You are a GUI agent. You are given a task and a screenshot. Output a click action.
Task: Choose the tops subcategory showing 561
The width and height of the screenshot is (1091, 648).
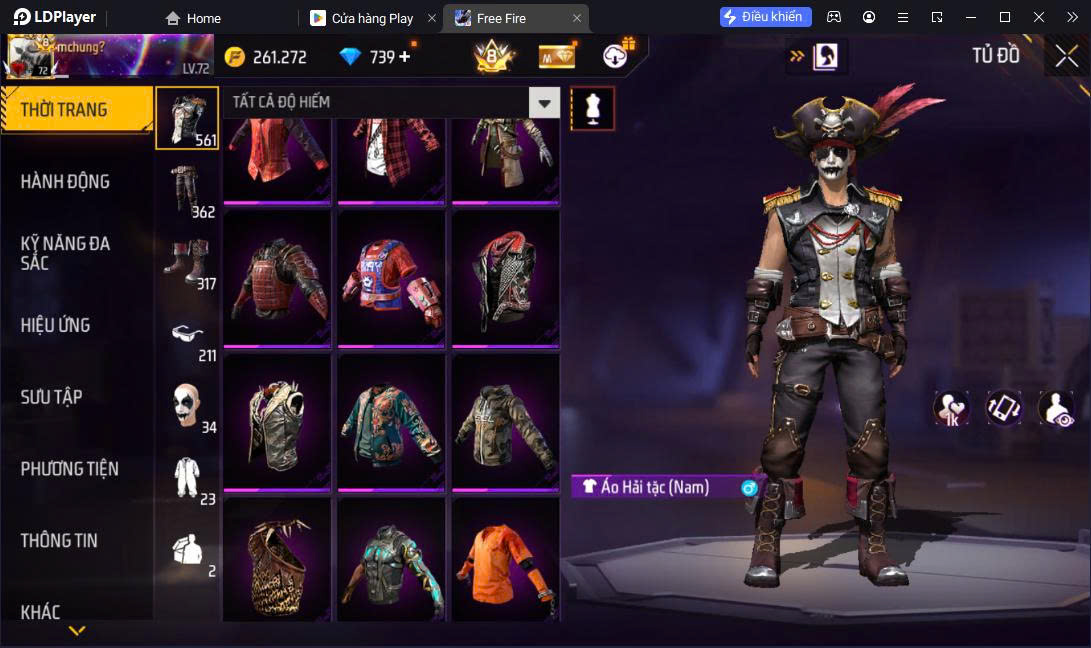click(188, 118)
